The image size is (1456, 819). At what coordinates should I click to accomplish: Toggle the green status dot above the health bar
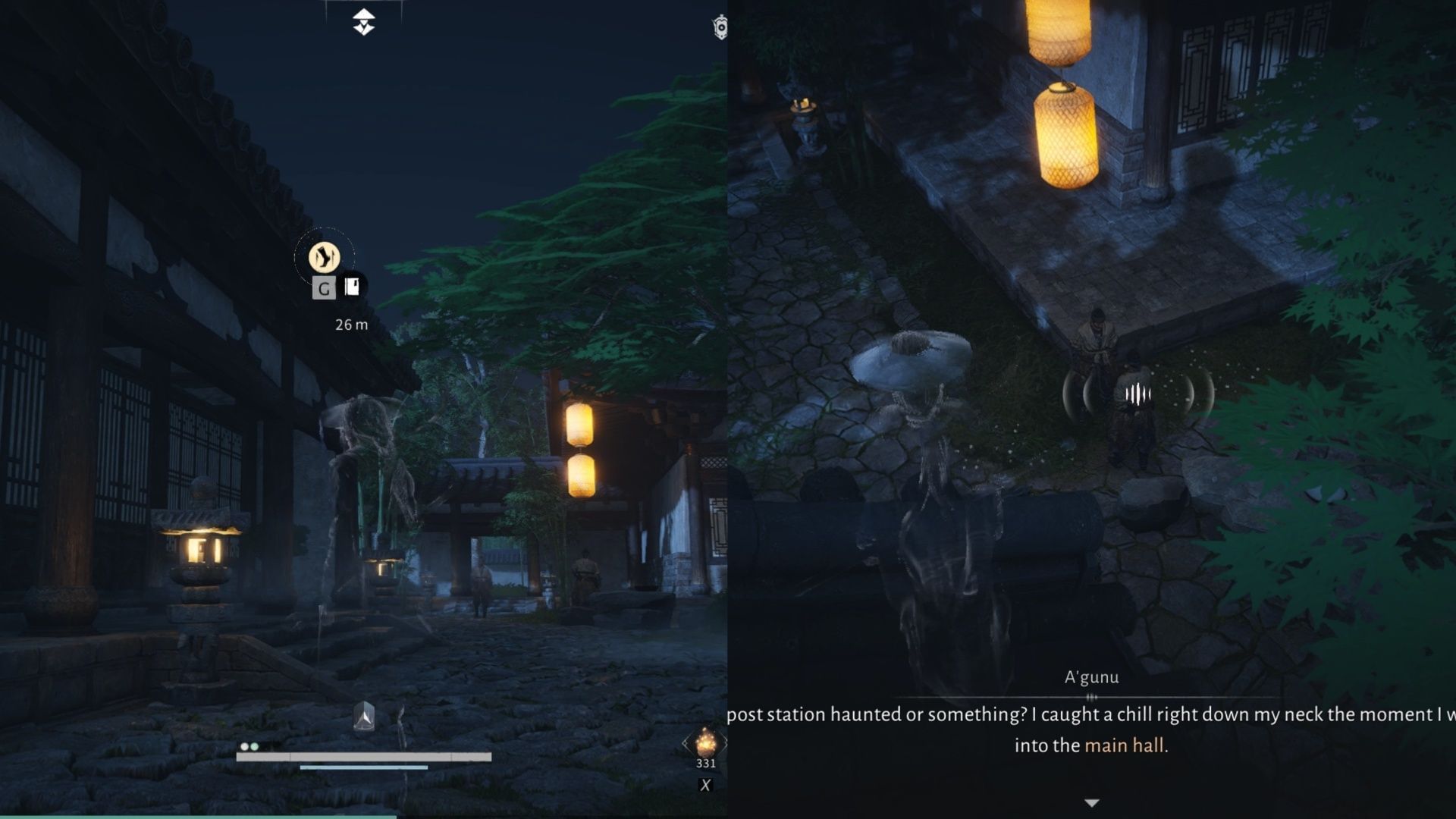pos(254,747)
